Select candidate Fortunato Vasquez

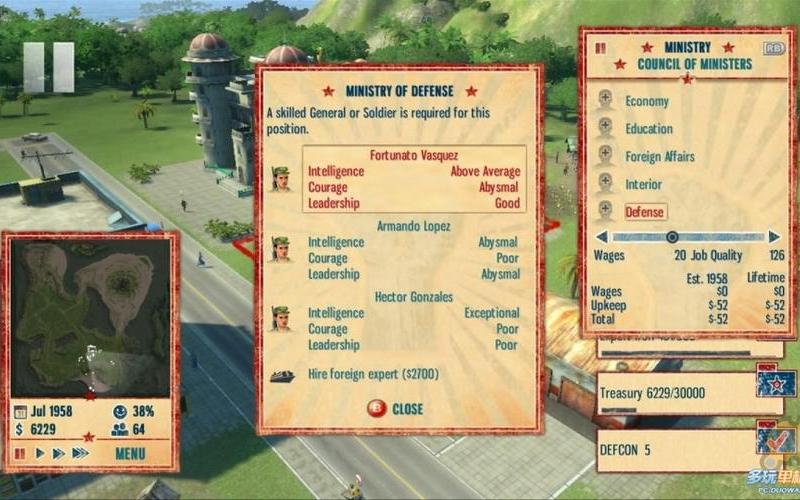coord(400,179)
